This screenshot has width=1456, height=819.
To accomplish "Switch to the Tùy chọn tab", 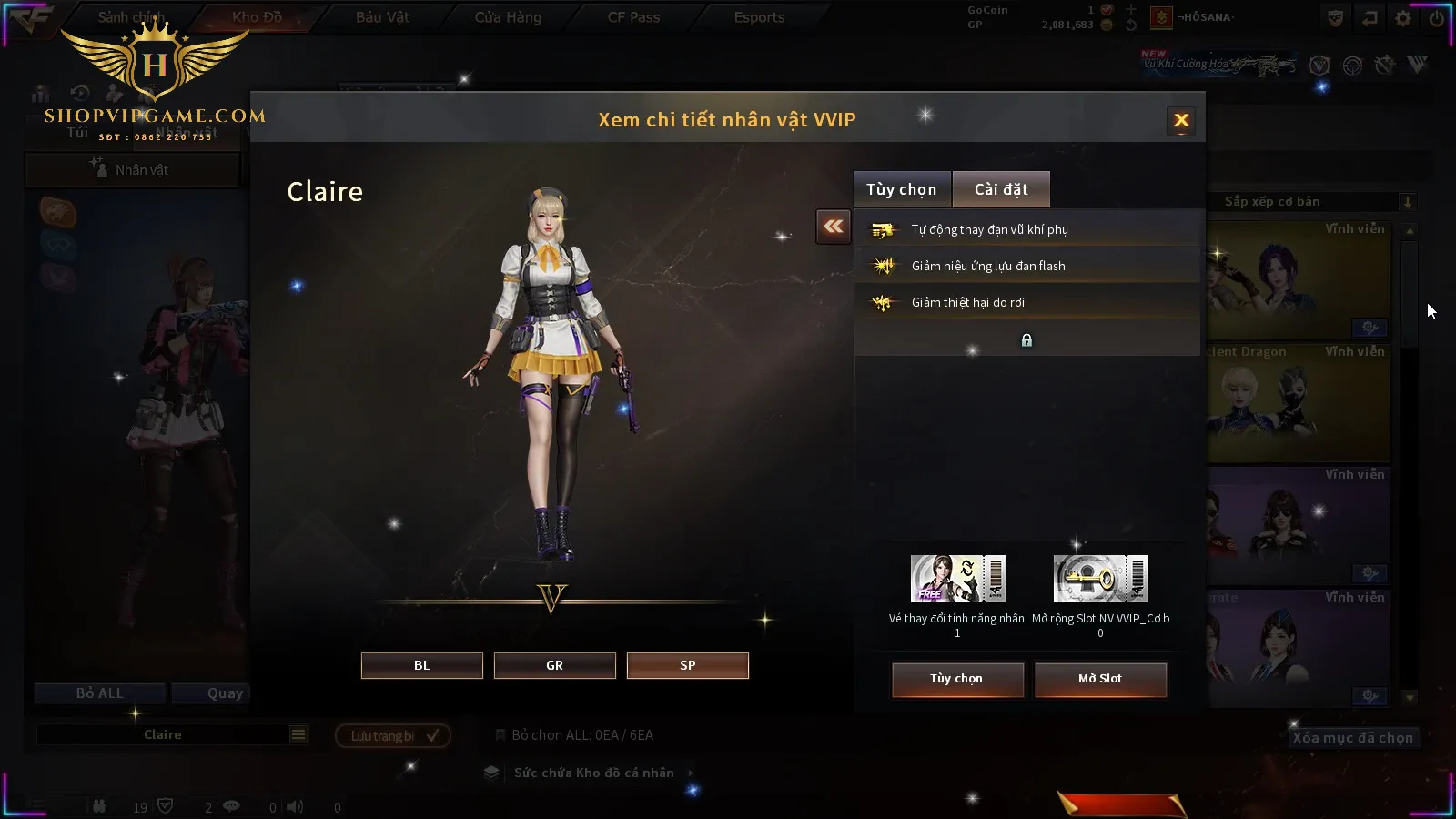I will [x=901, y=189].
